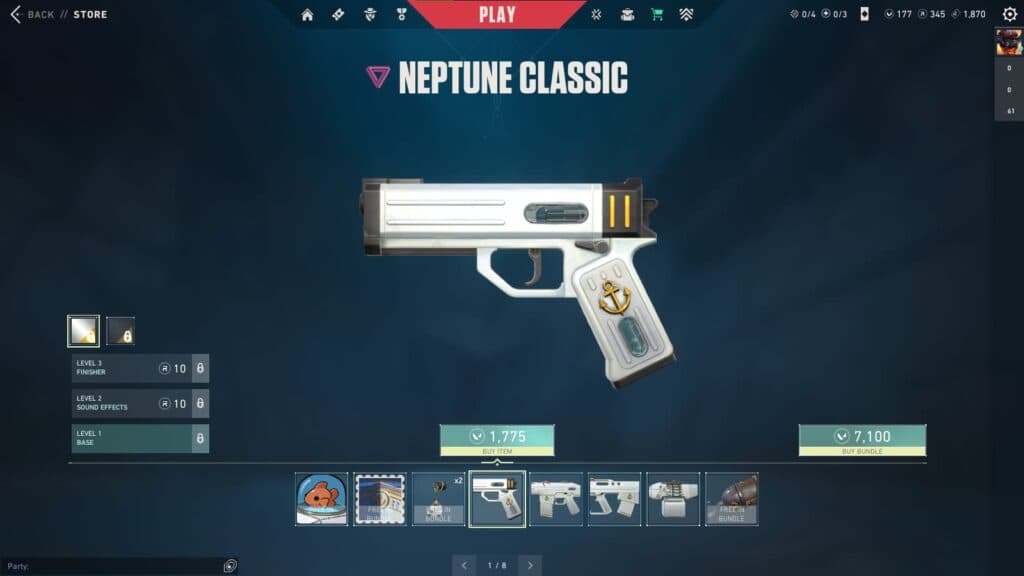Image resolution: width=1024 pixels, height=576 pixels.
Task: Select the Level 1 Base row
Action: coord(140,438)
